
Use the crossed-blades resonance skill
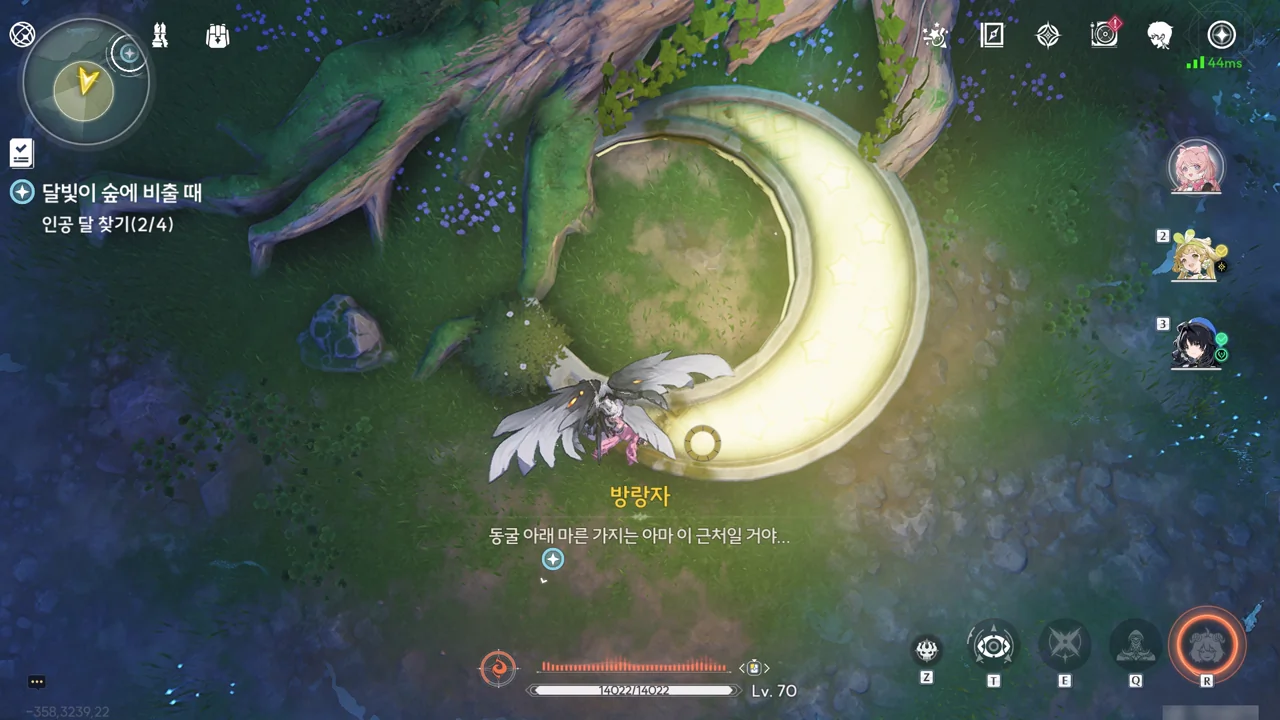tap(1064, 646)
